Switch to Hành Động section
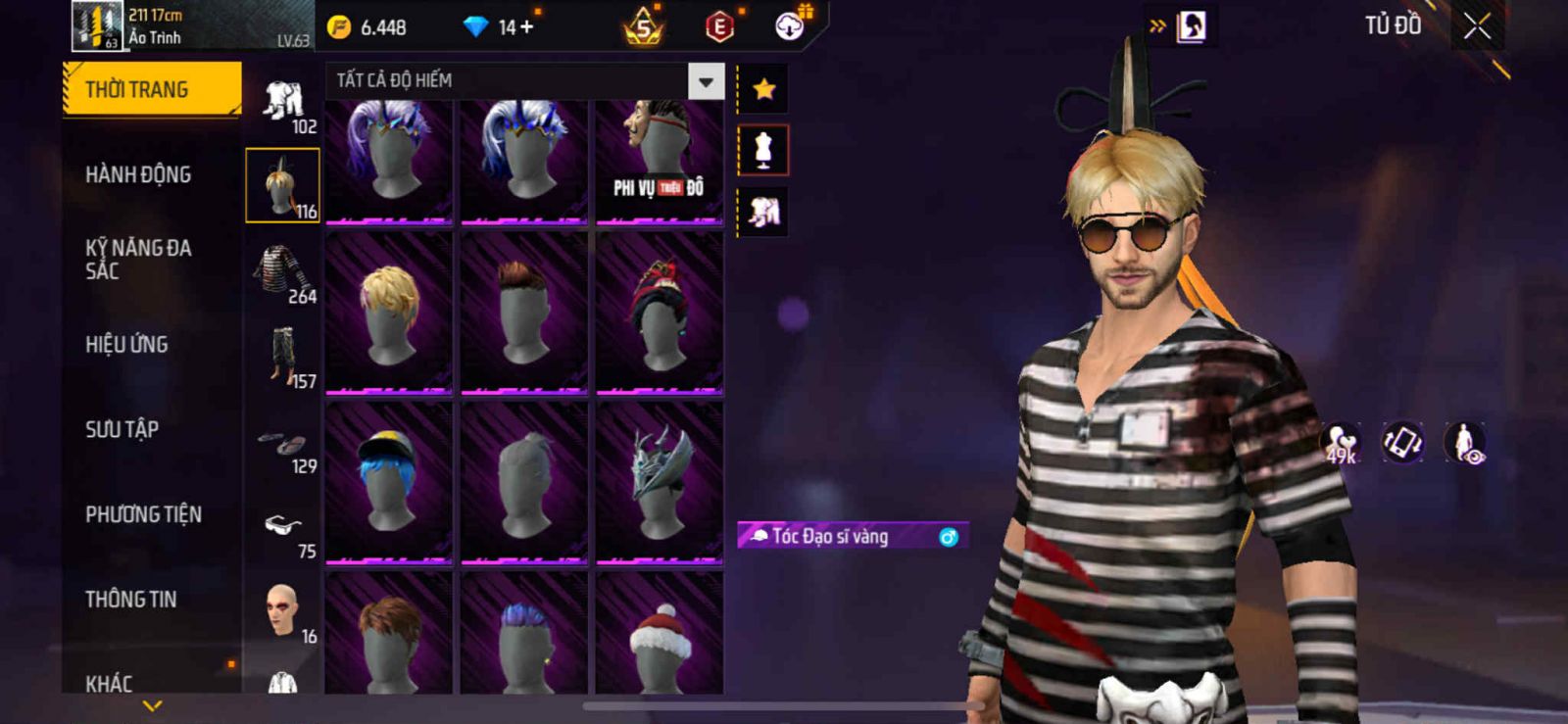1568x724 pixels. coord(138,175)
